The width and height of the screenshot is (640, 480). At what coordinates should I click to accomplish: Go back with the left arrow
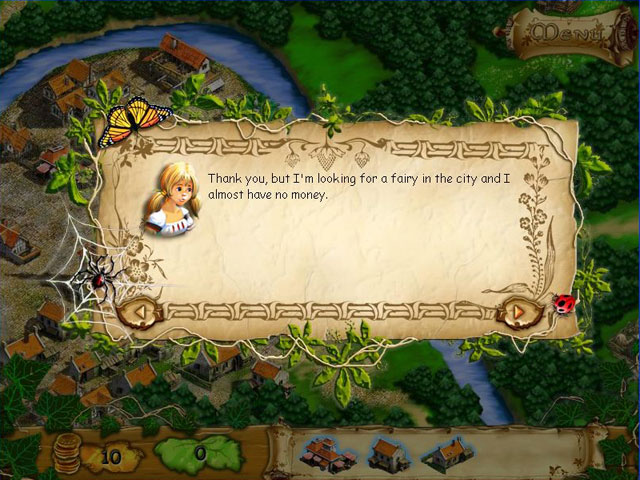140,312
